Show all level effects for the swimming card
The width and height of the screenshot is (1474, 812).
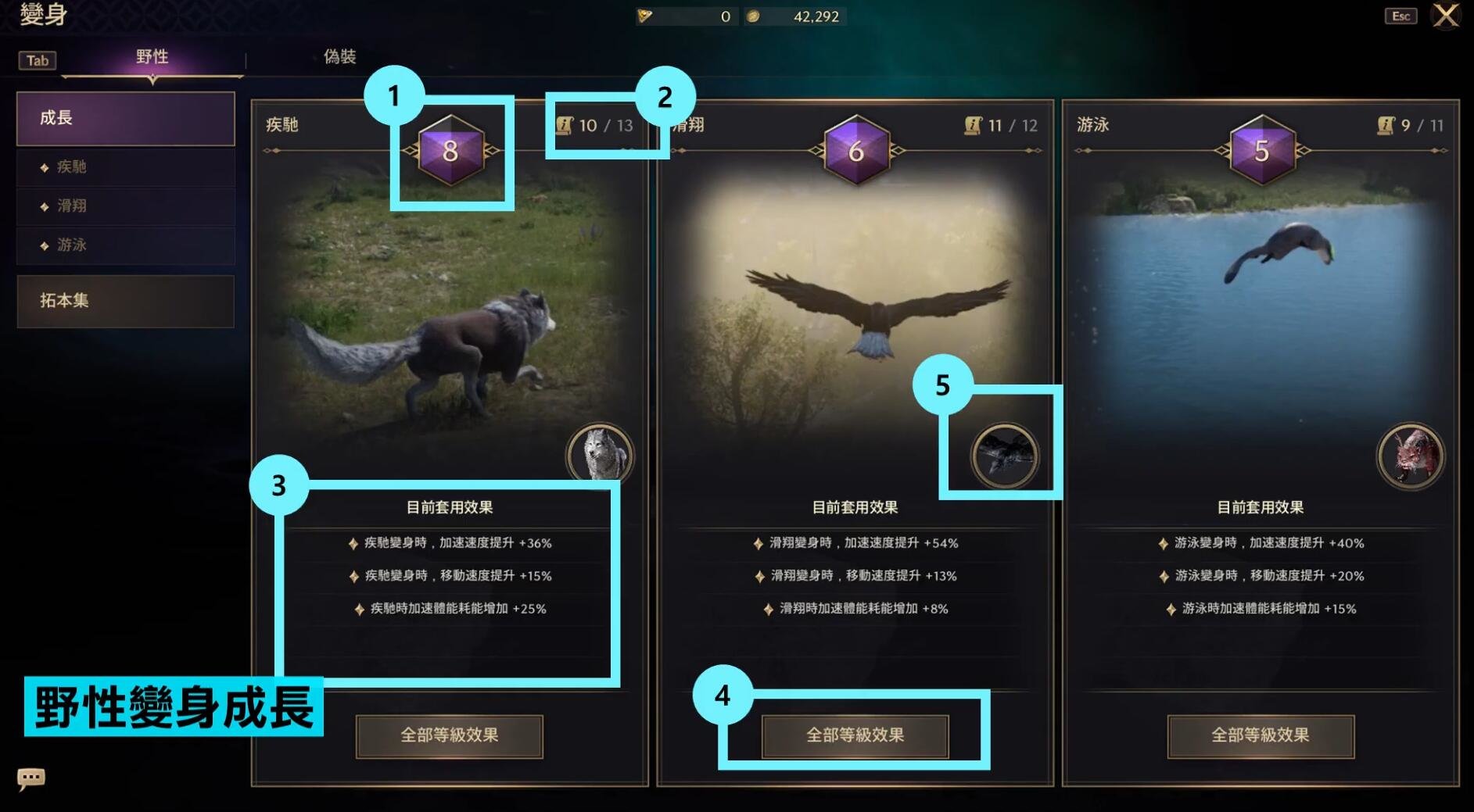click(x=1260, y=735)
